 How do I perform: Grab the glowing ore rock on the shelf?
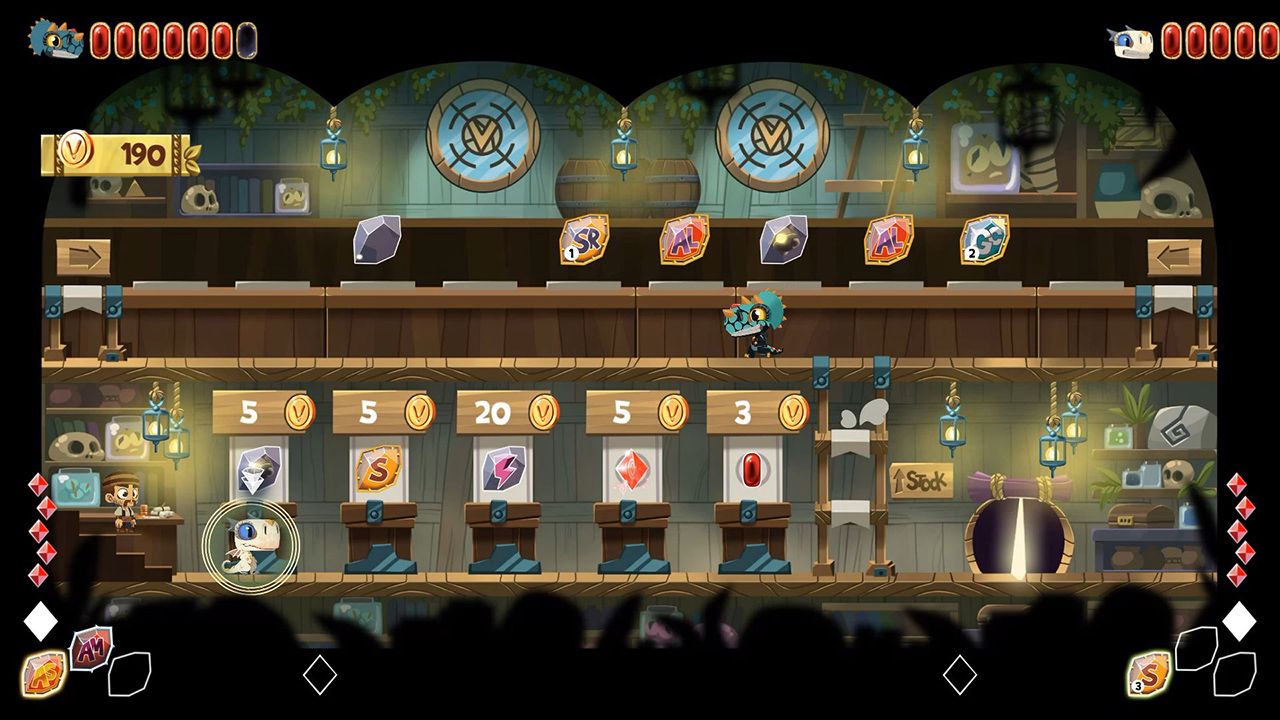[x=785, y=240]
